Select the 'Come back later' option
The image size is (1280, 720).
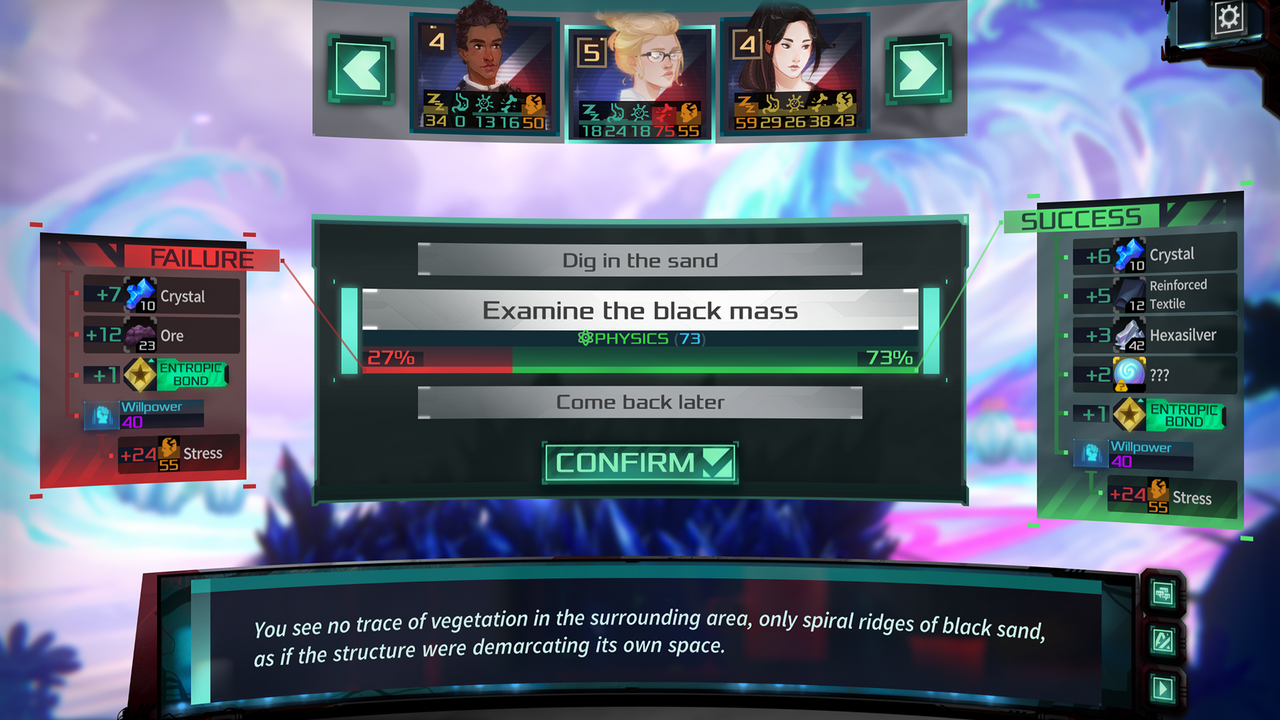pos(640,401)
